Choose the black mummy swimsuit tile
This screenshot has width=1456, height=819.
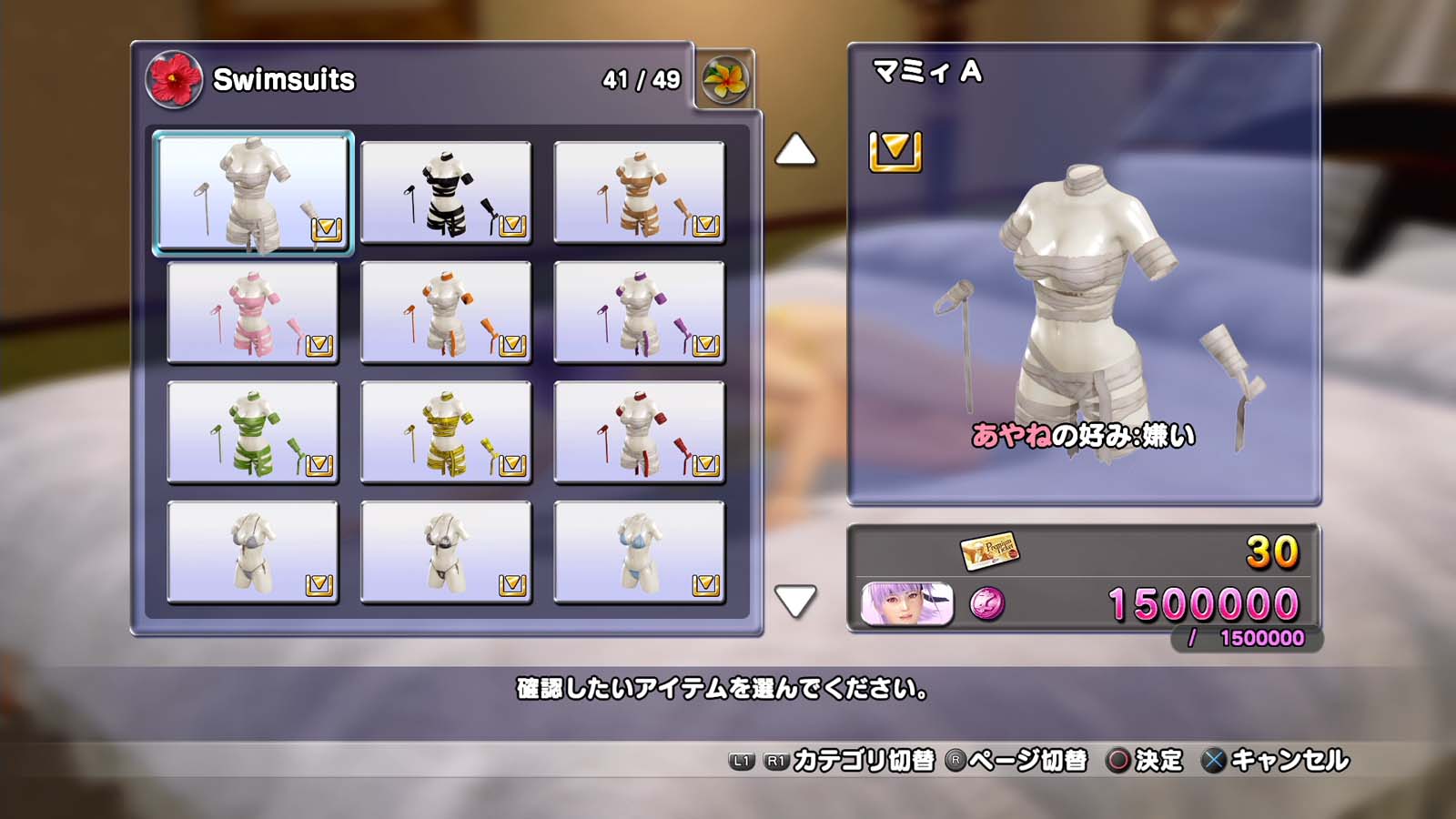pyautogui.click(x=446, y=193)
